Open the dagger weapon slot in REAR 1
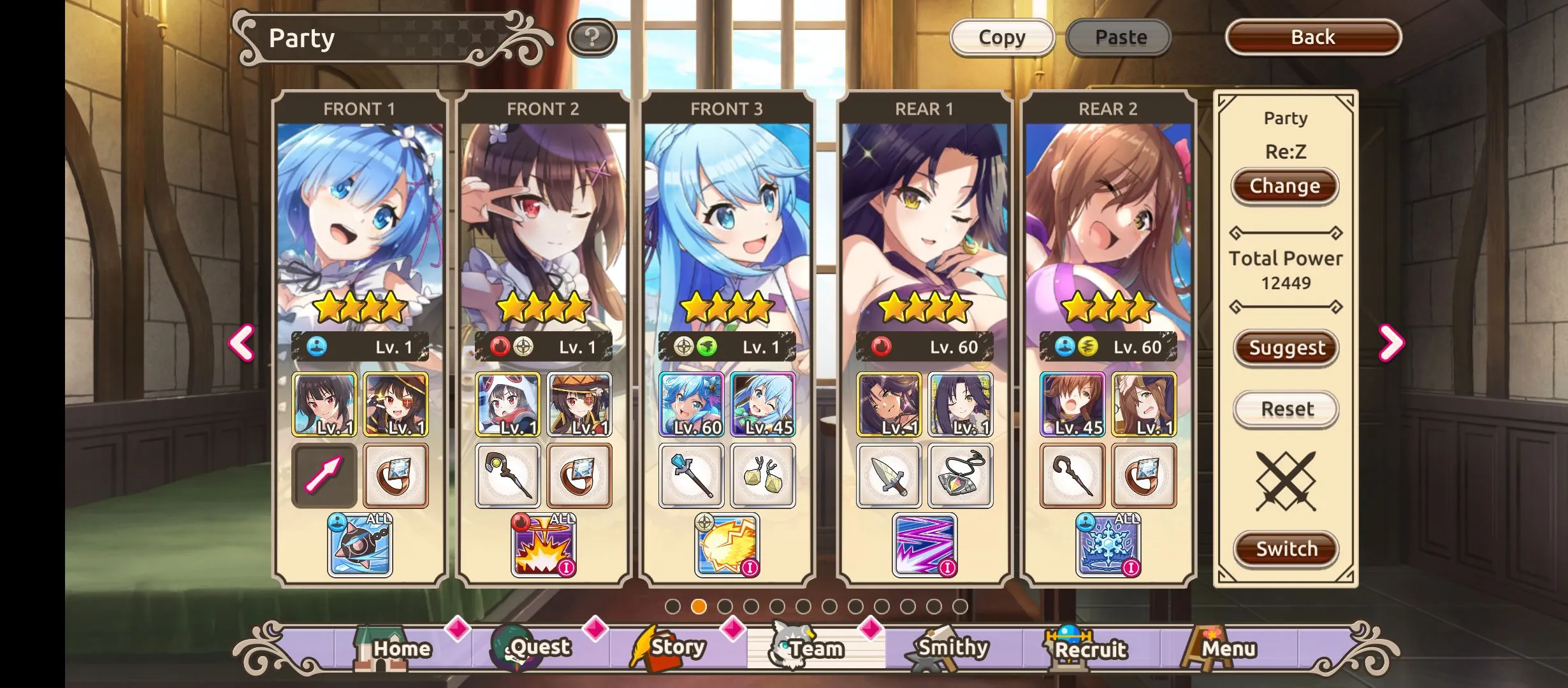 point(889,475)
